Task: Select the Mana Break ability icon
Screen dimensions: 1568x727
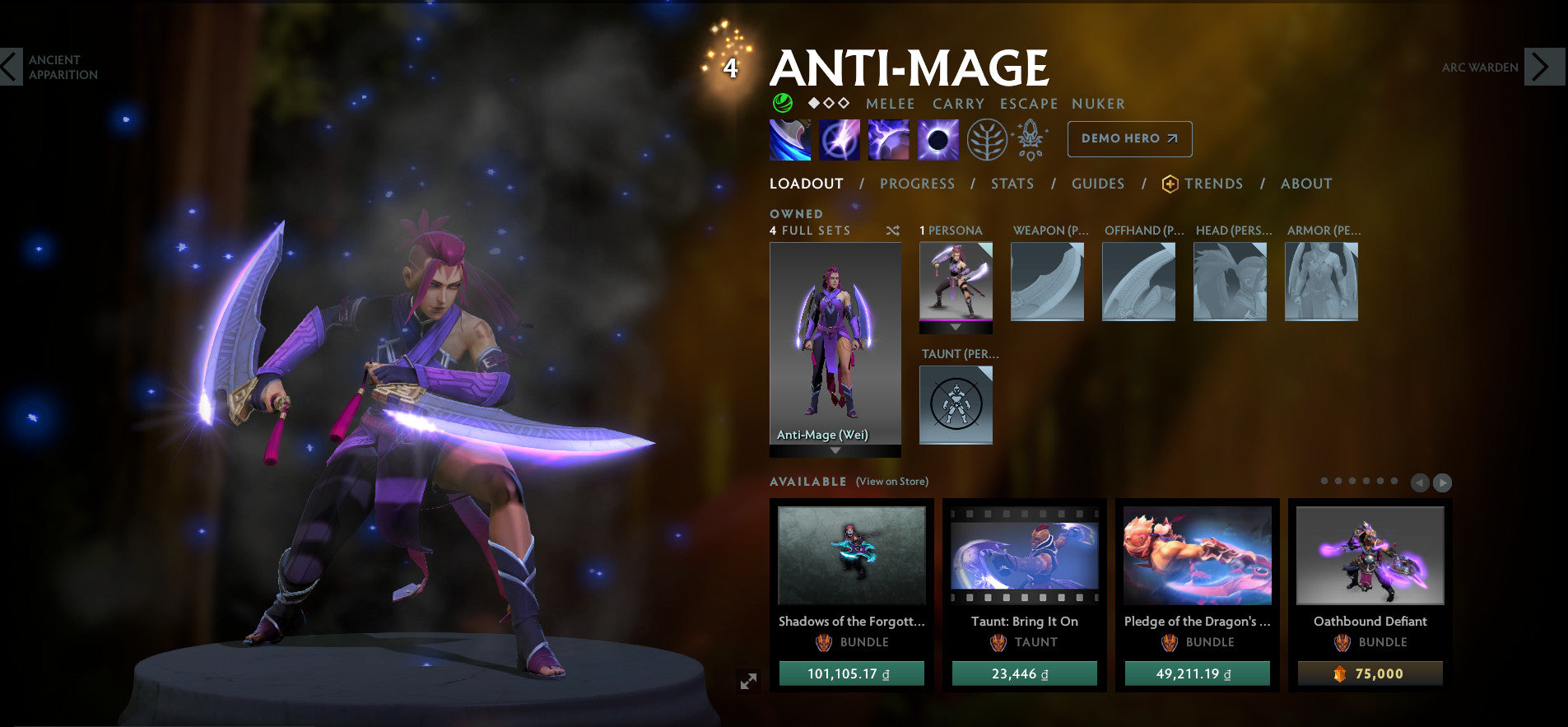Action: (790, 138)
